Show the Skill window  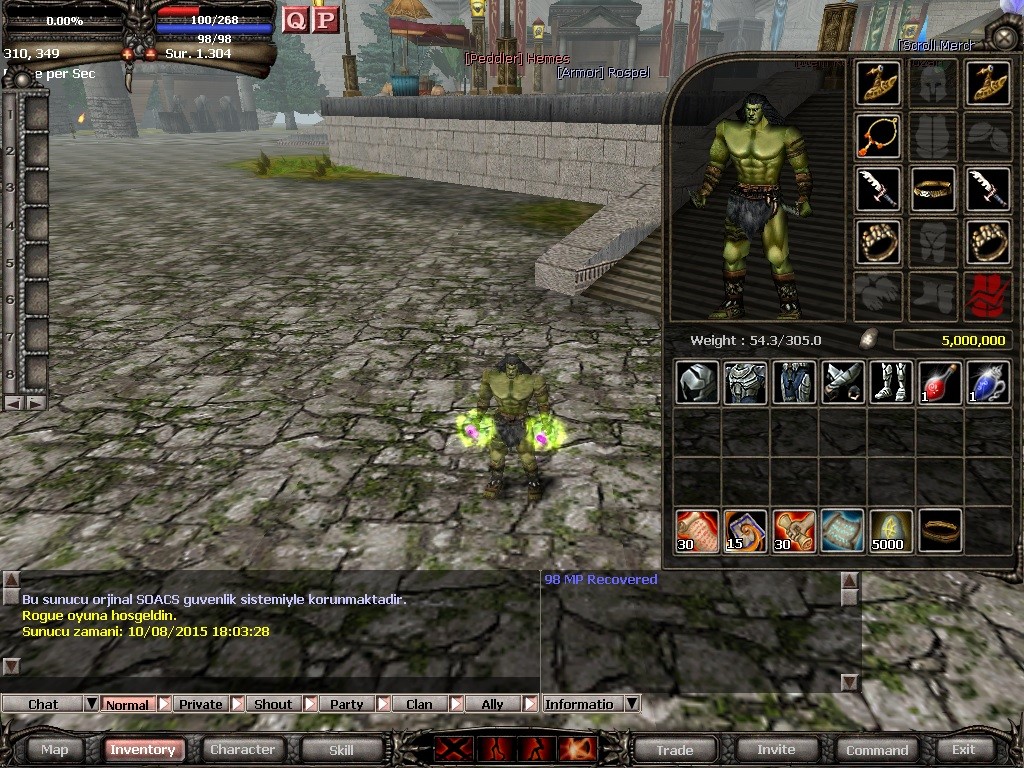point(341,749)
